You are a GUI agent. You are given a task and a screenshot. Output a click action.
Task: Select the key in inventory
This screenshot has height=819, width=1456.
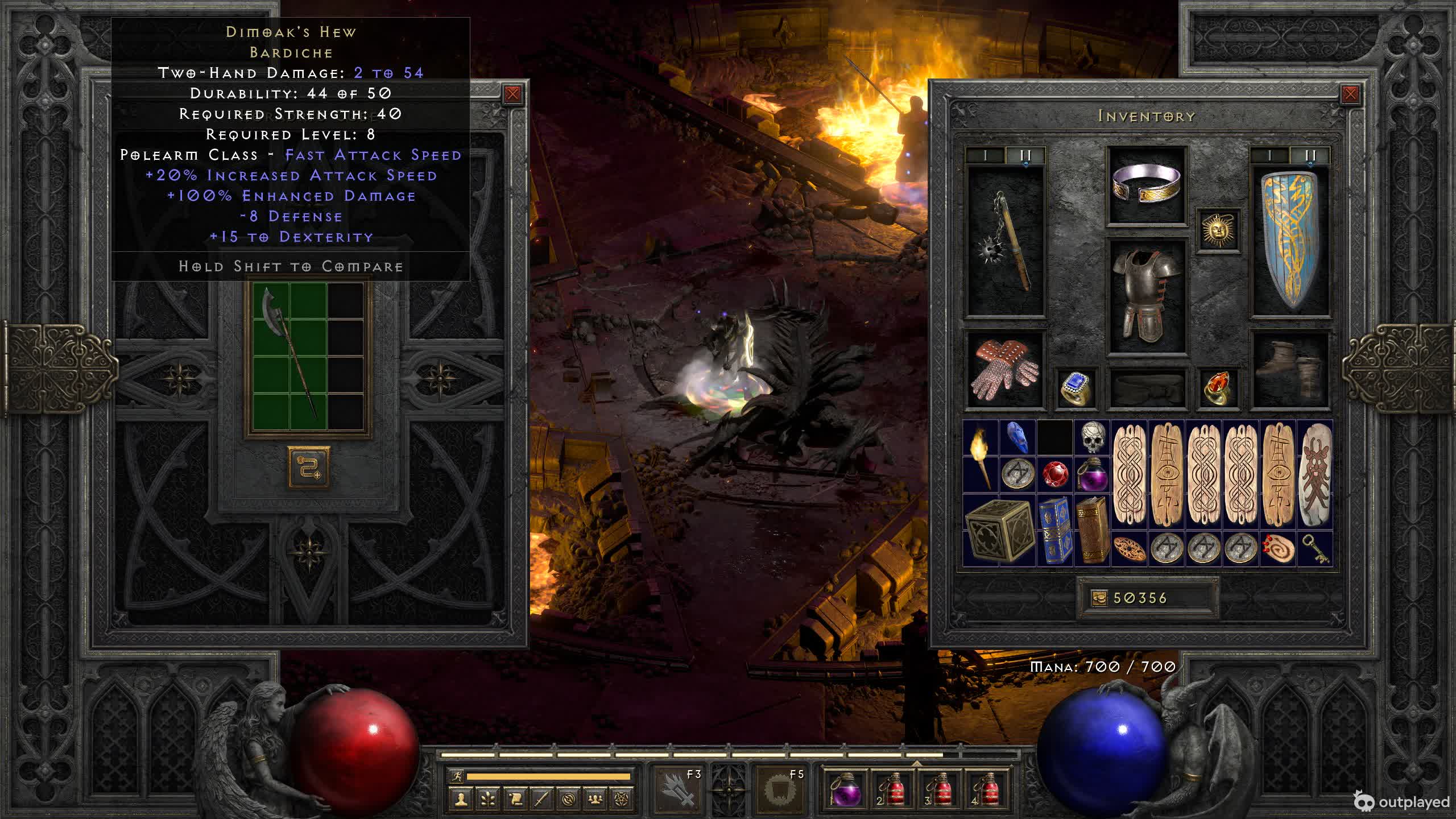click(1314, 549)
